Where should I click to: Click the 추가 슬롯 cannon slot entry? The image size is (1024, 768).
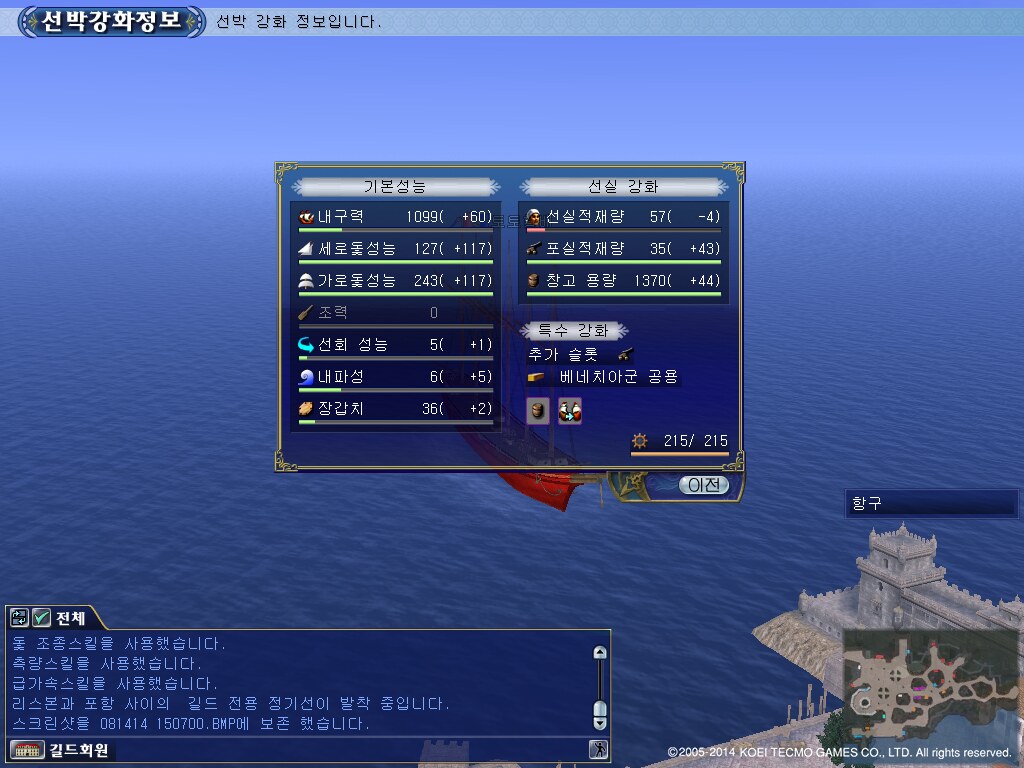(x=581, y=354)
